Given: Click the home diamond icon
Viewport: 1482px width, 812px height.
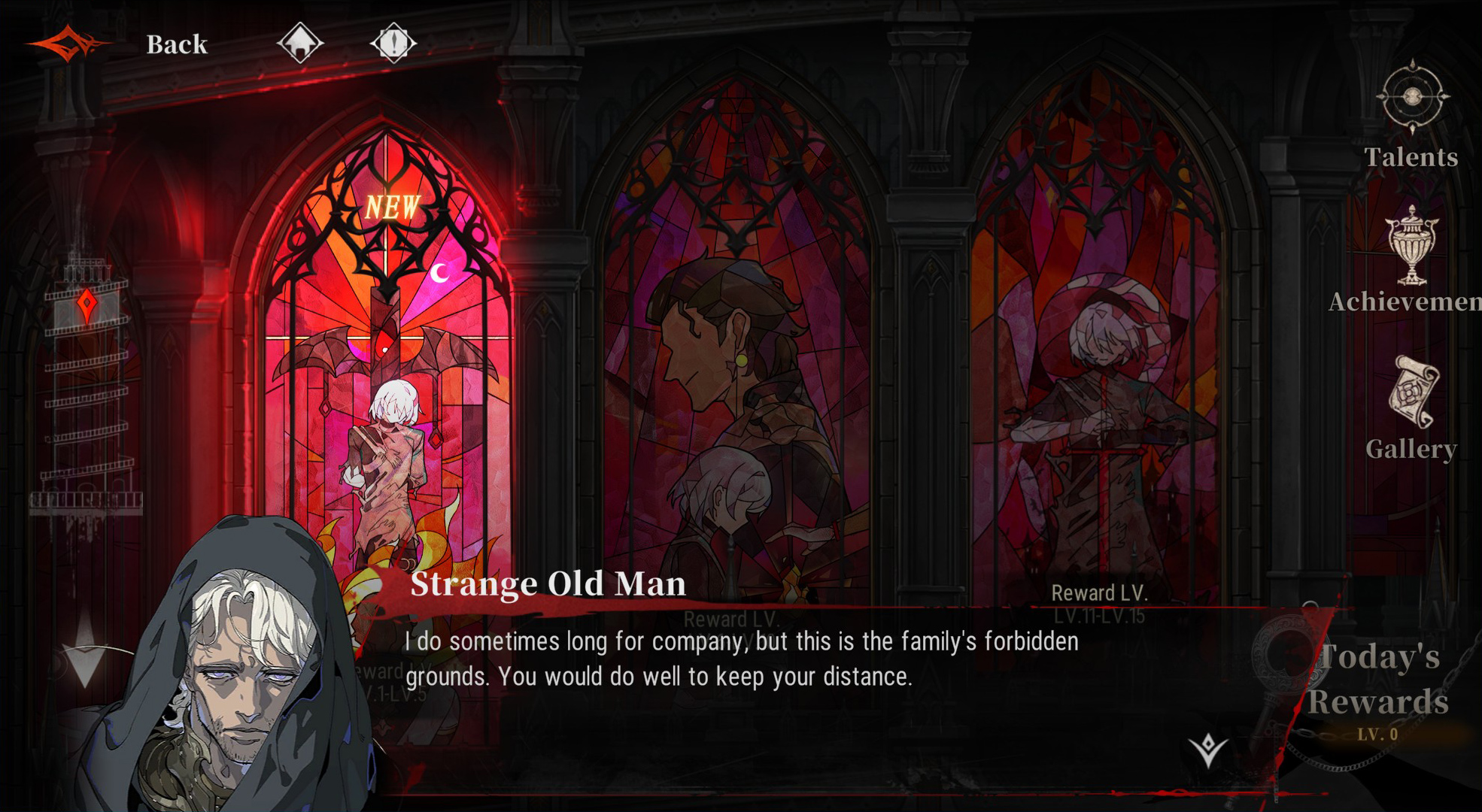Looking at the screenshot, I should click(x=300, y=43).
